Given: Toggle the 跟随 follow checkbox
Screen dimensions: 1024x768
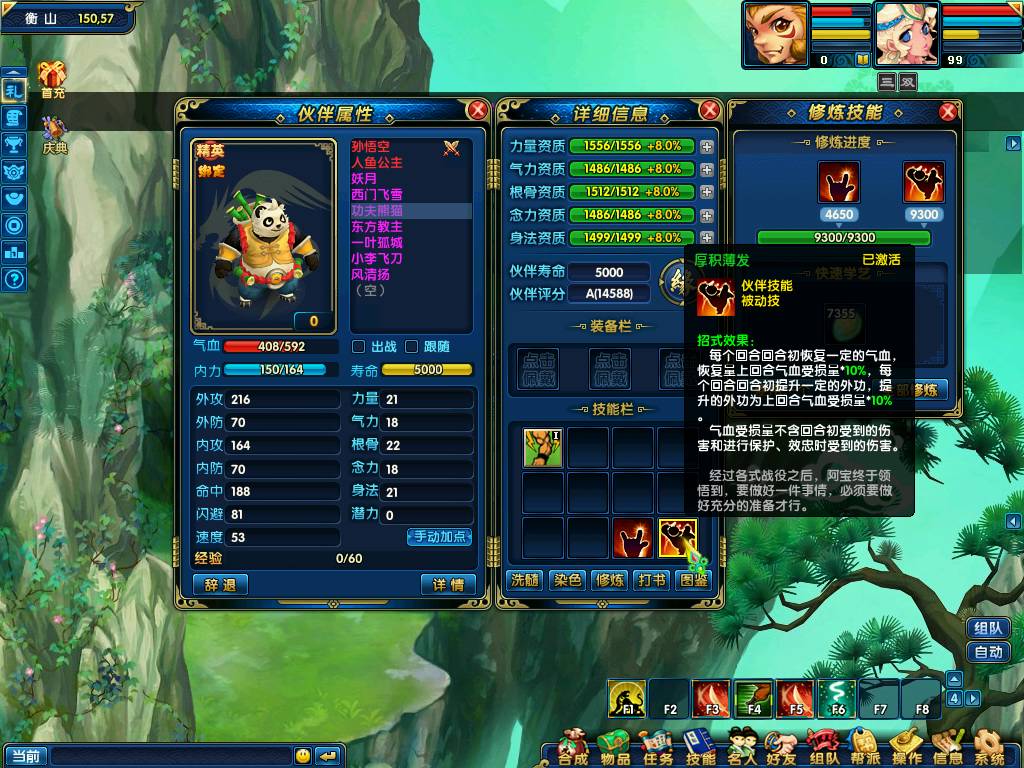Looking at the screenshot, I should click(412, 347).
